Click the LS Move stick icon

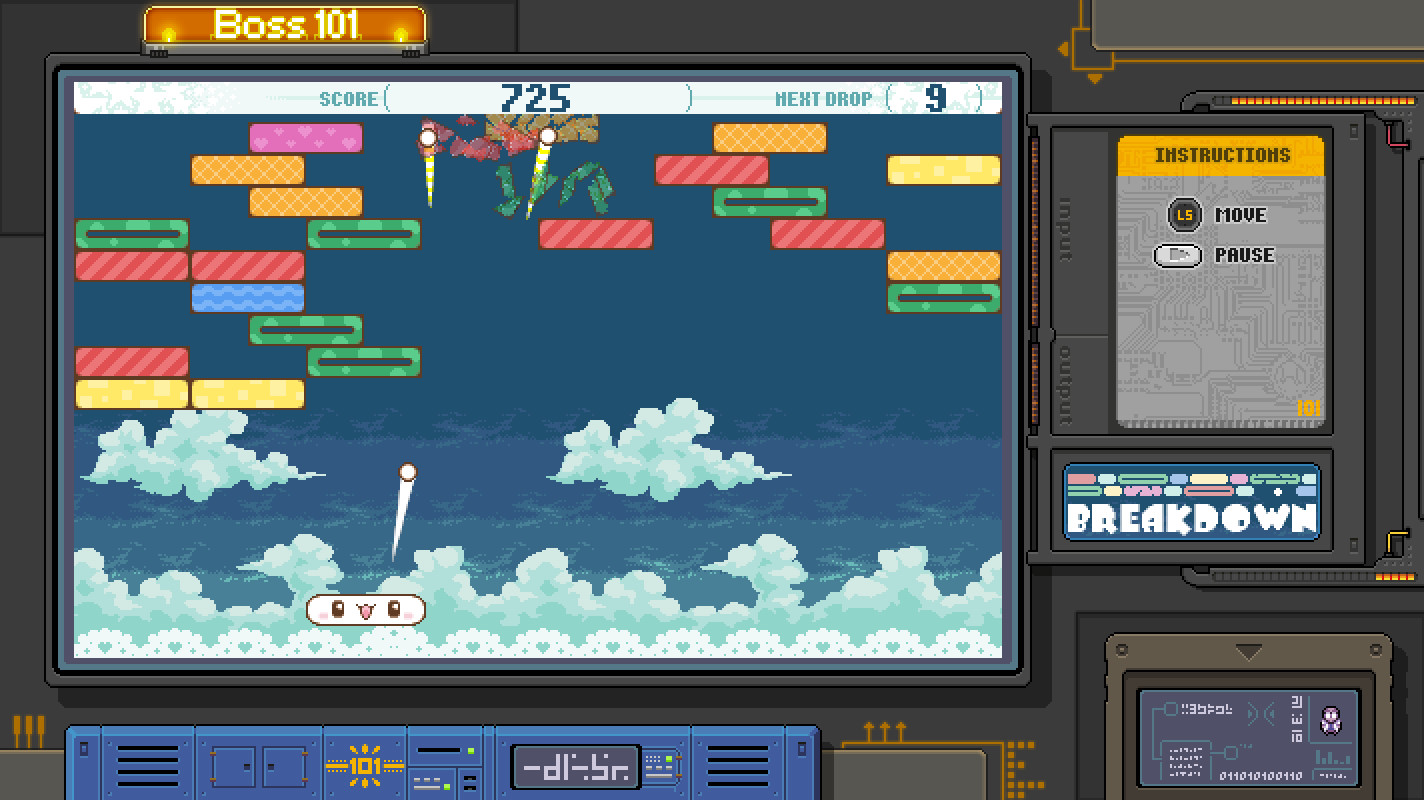click(1184, 214)
